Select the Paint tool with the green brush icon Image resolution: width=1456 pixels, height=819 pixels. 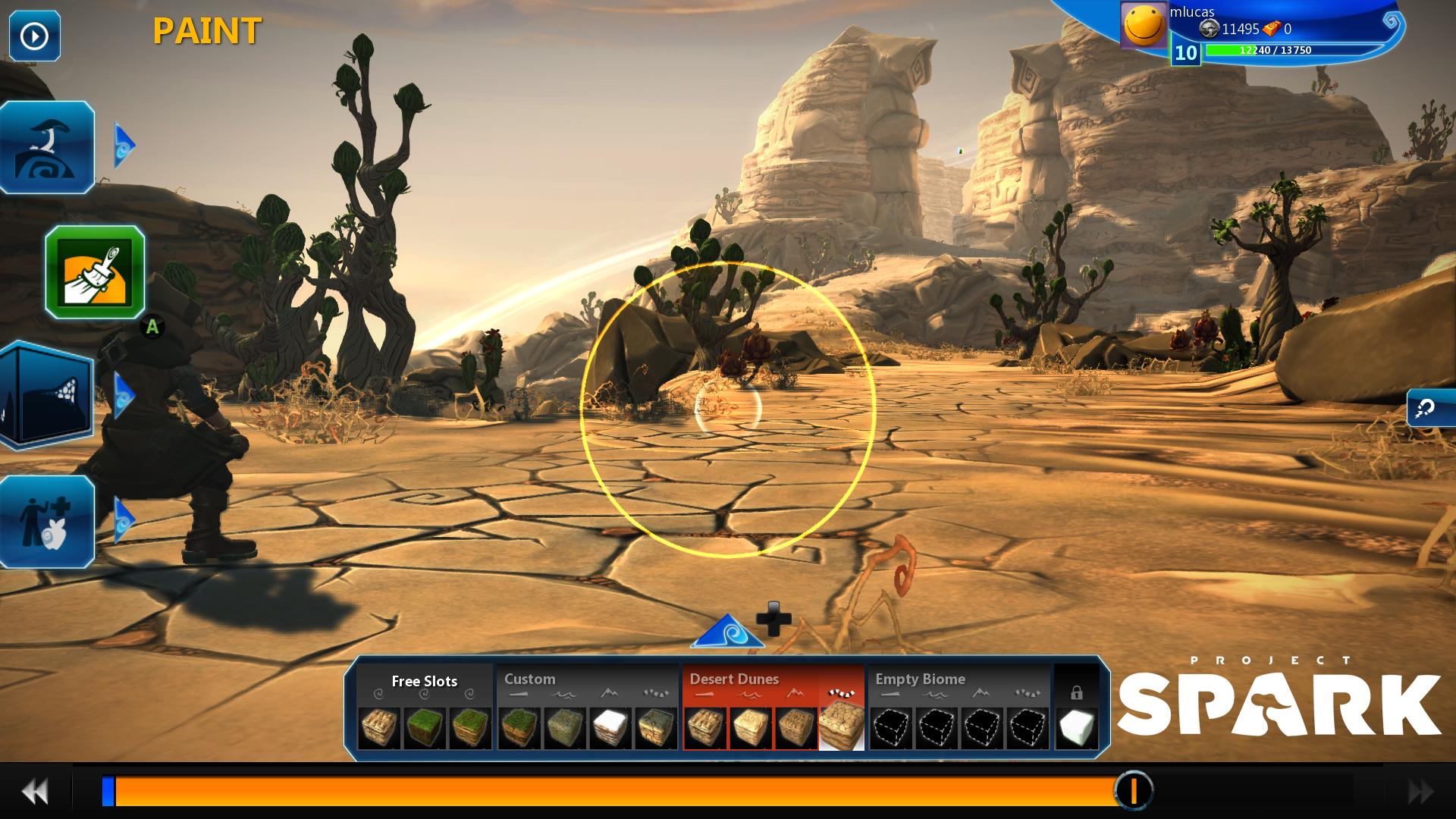point(99,273)
